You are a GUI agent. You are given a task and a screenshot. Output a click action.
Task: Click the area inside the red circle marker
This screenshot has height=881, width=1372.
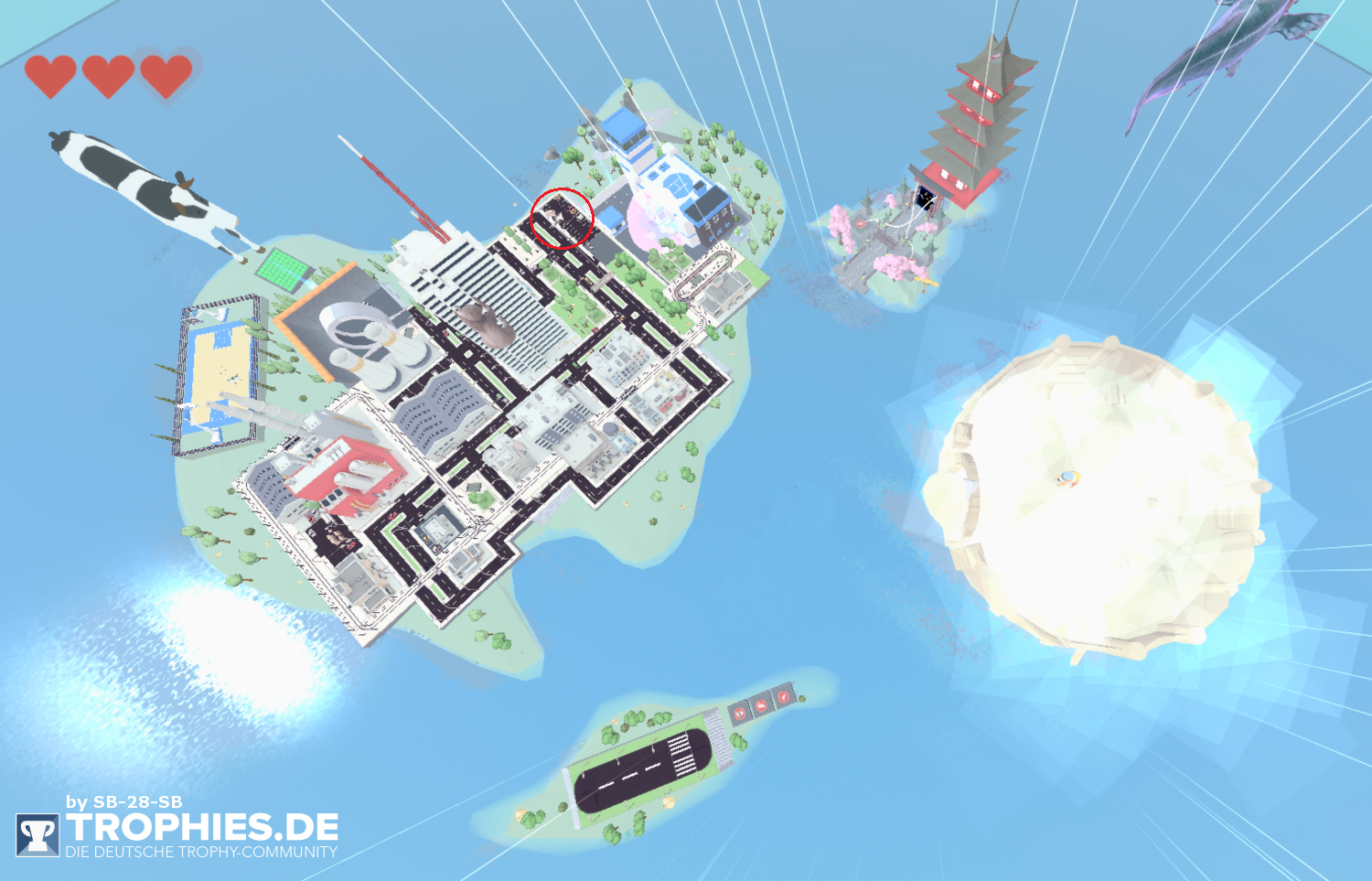(562, 217)
